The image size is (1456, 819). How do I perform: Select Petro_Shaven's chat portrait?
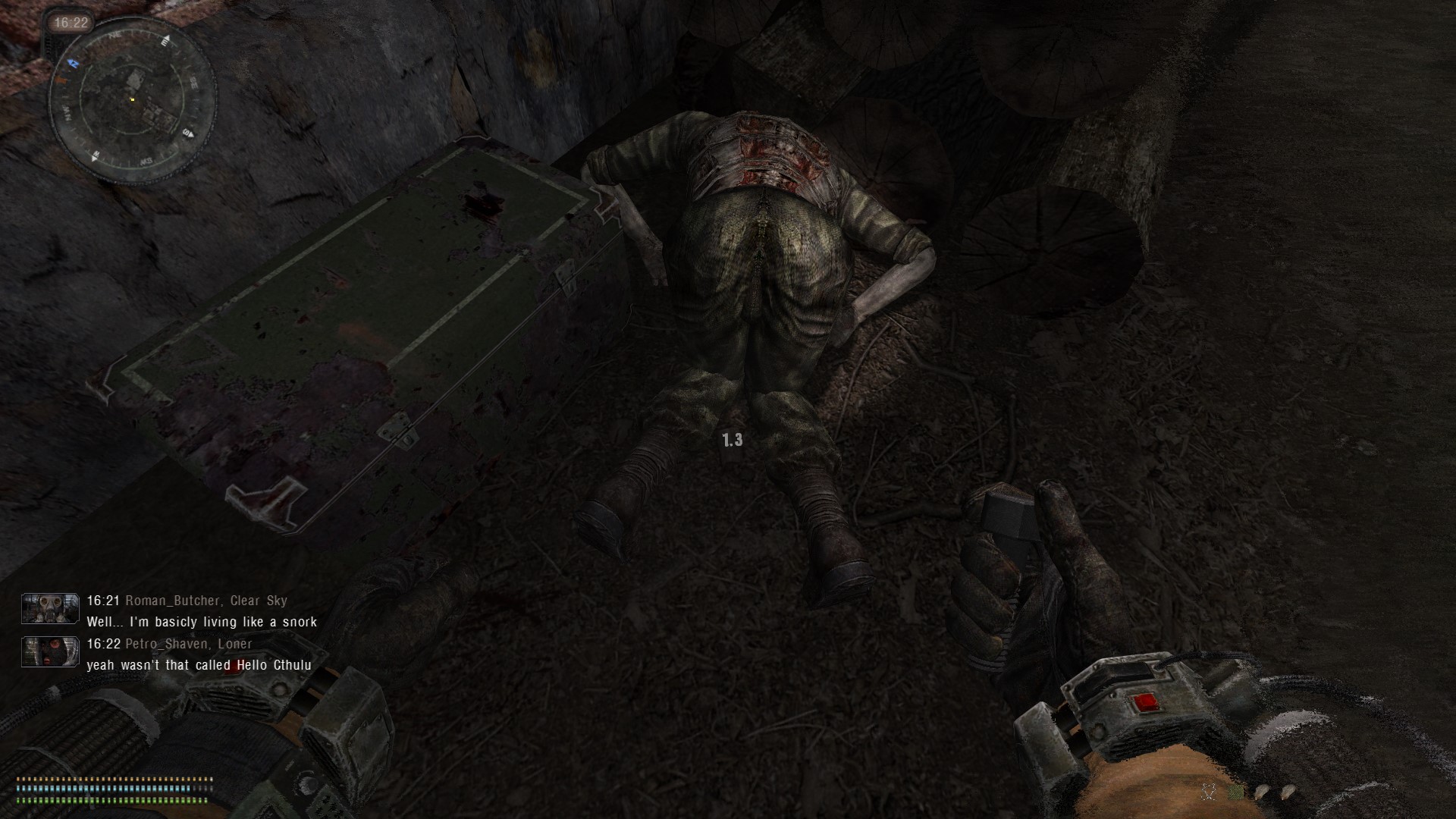click(x=50, y=652)
